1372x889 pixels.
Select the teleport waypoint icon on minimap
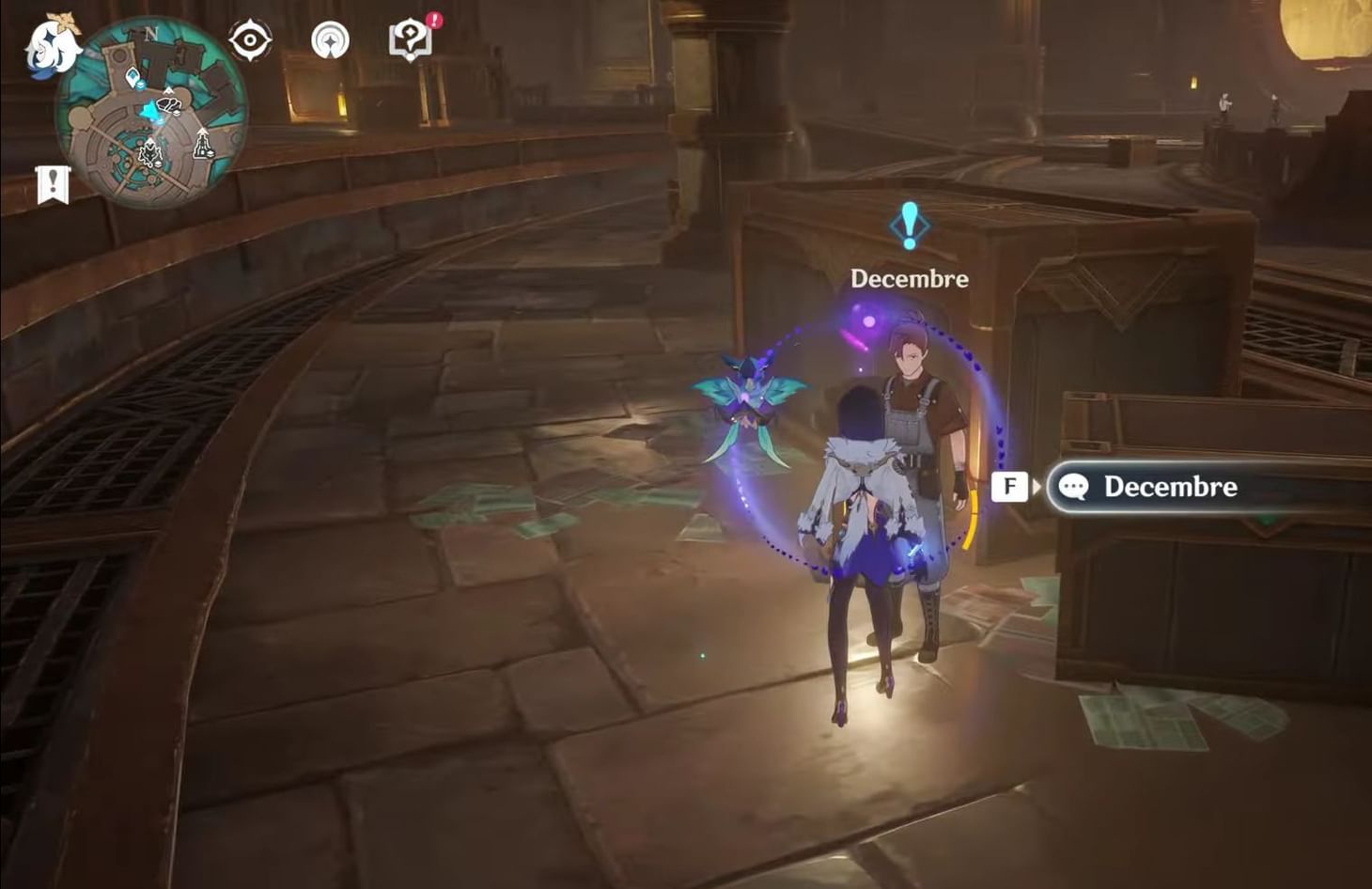point(133,78)
